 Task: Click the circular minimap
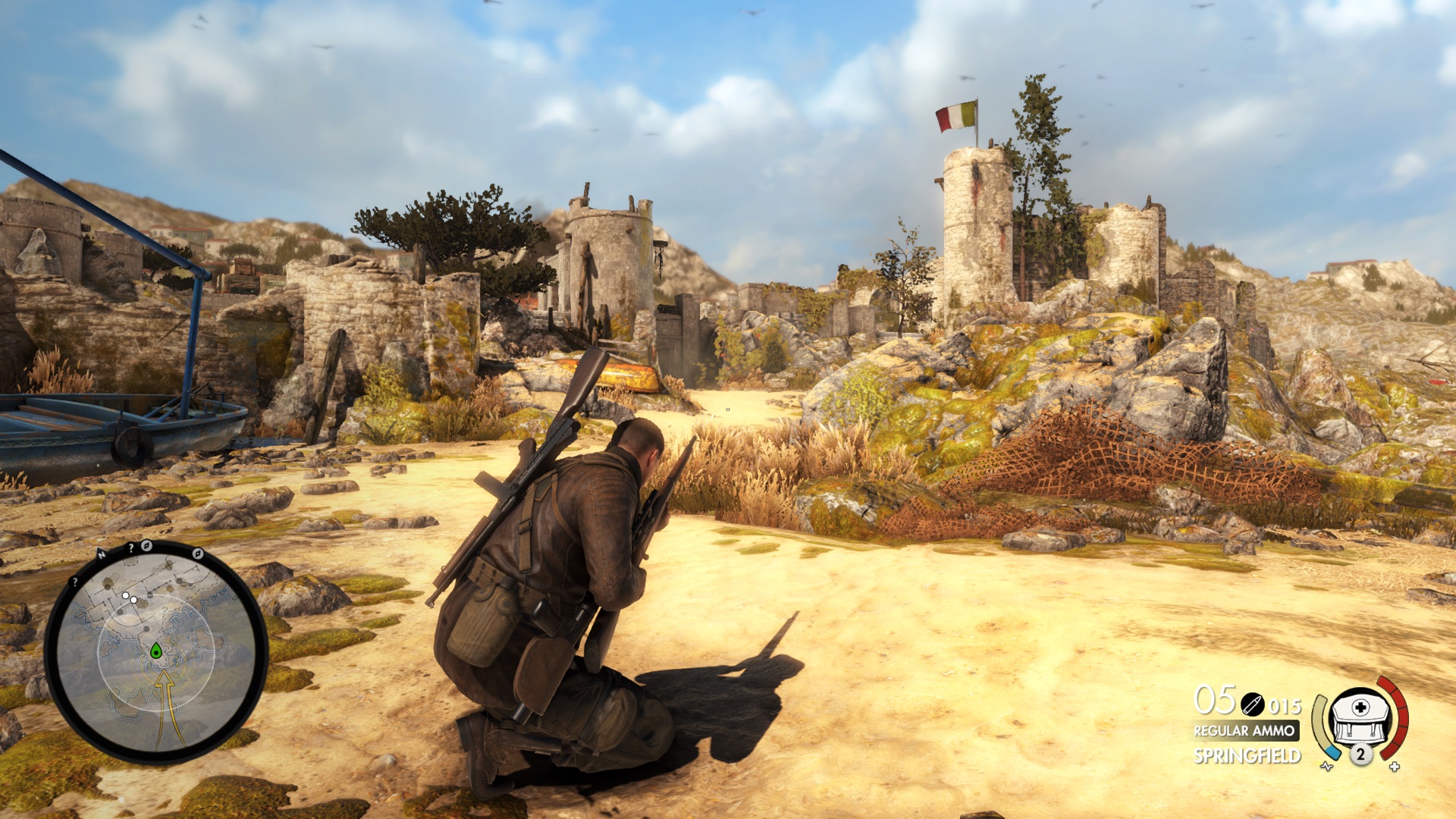(156, 652)
